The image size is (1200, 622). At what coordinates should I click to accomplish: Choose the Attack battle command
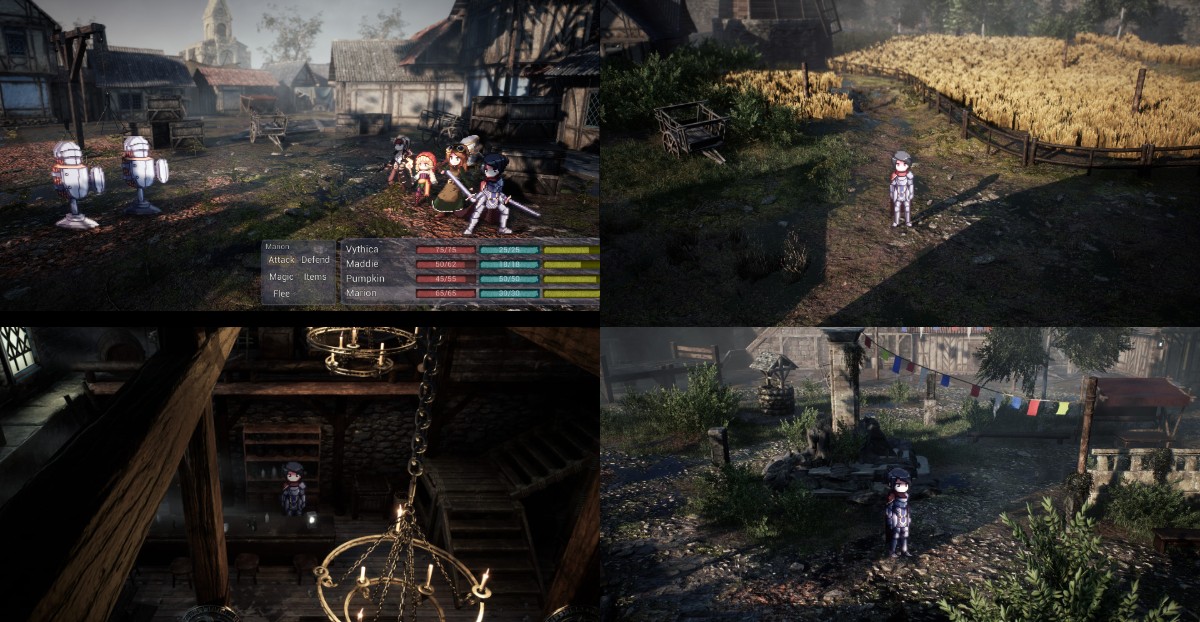point(281,260)
